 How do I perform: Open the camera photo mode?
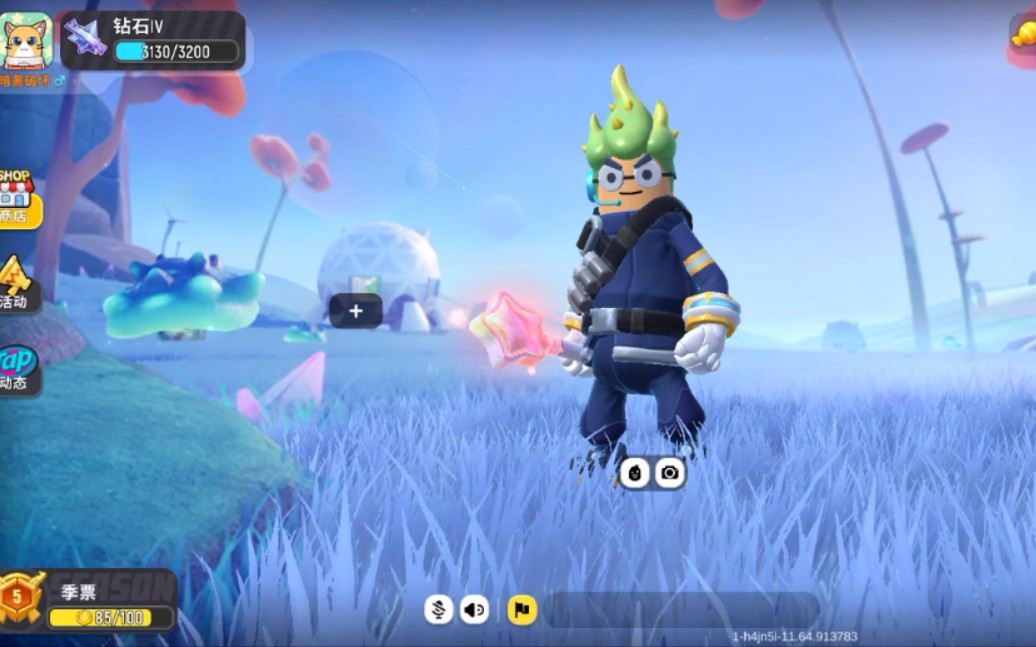(x=670, y=472)
